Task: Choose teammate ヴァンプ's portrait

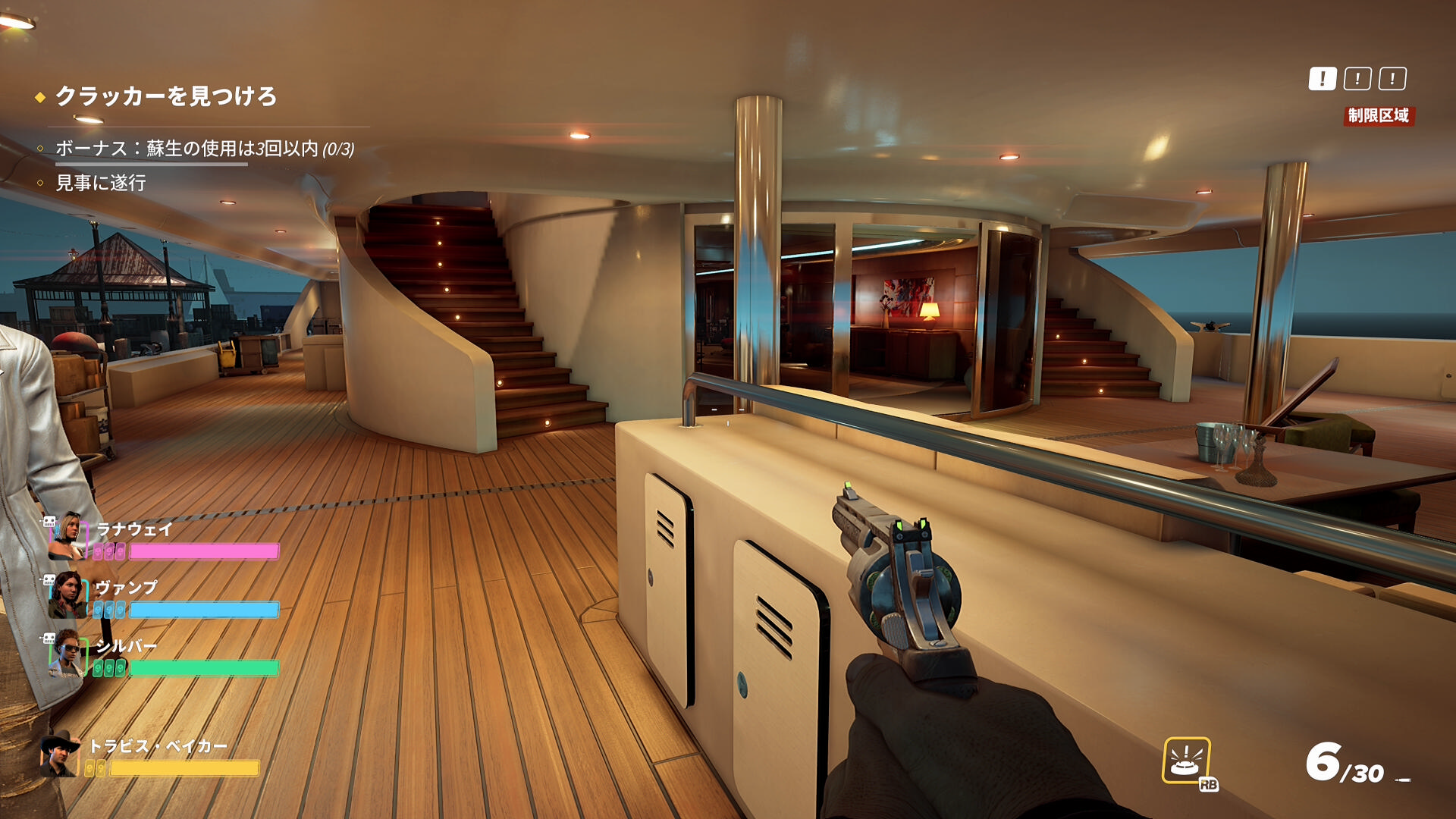Action: pyautogui.click(x=68, y=594)
